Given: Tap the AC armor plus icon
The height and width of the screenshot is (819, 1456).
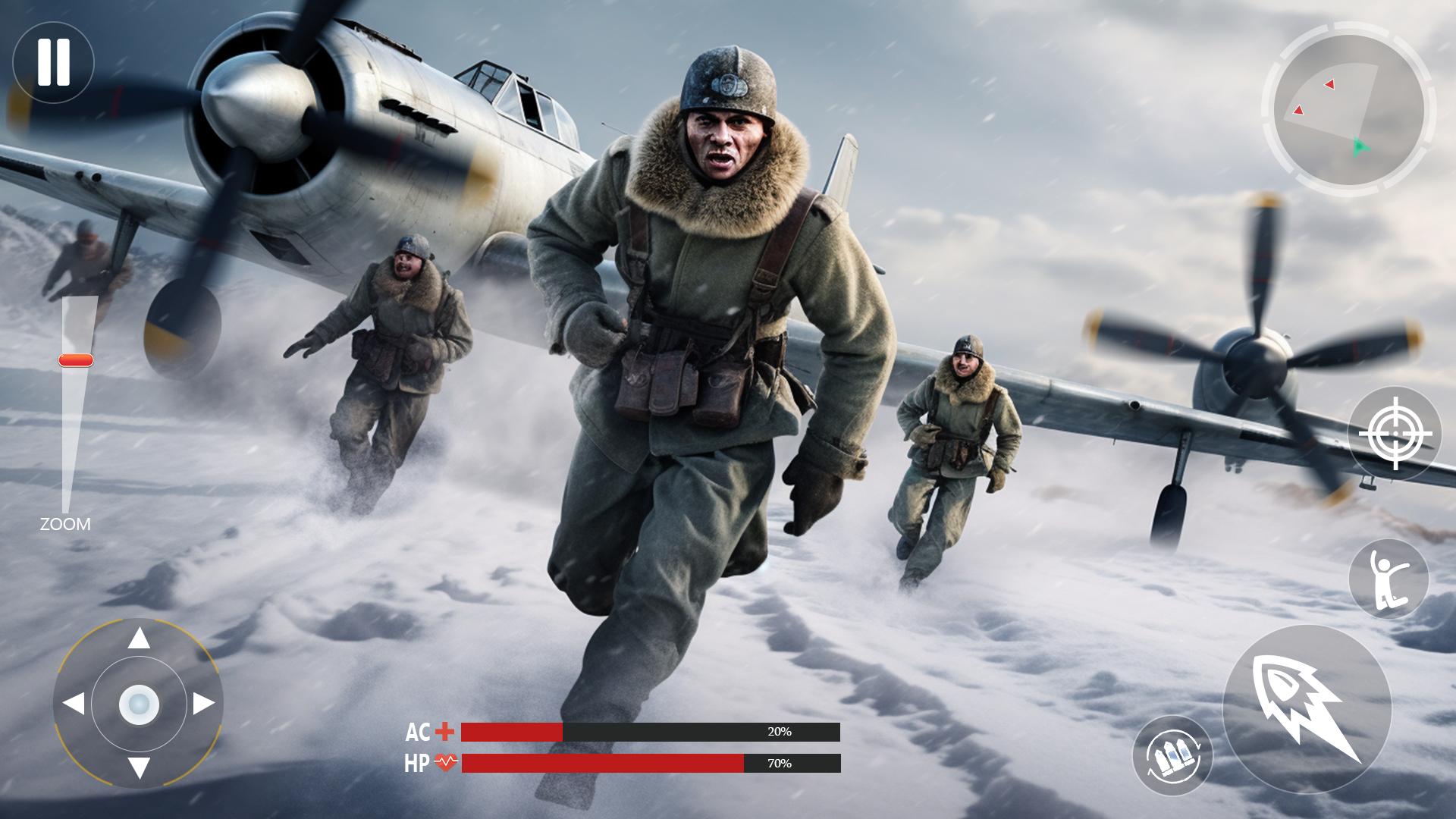Looking at the screenshot, I should click(446, 733).
